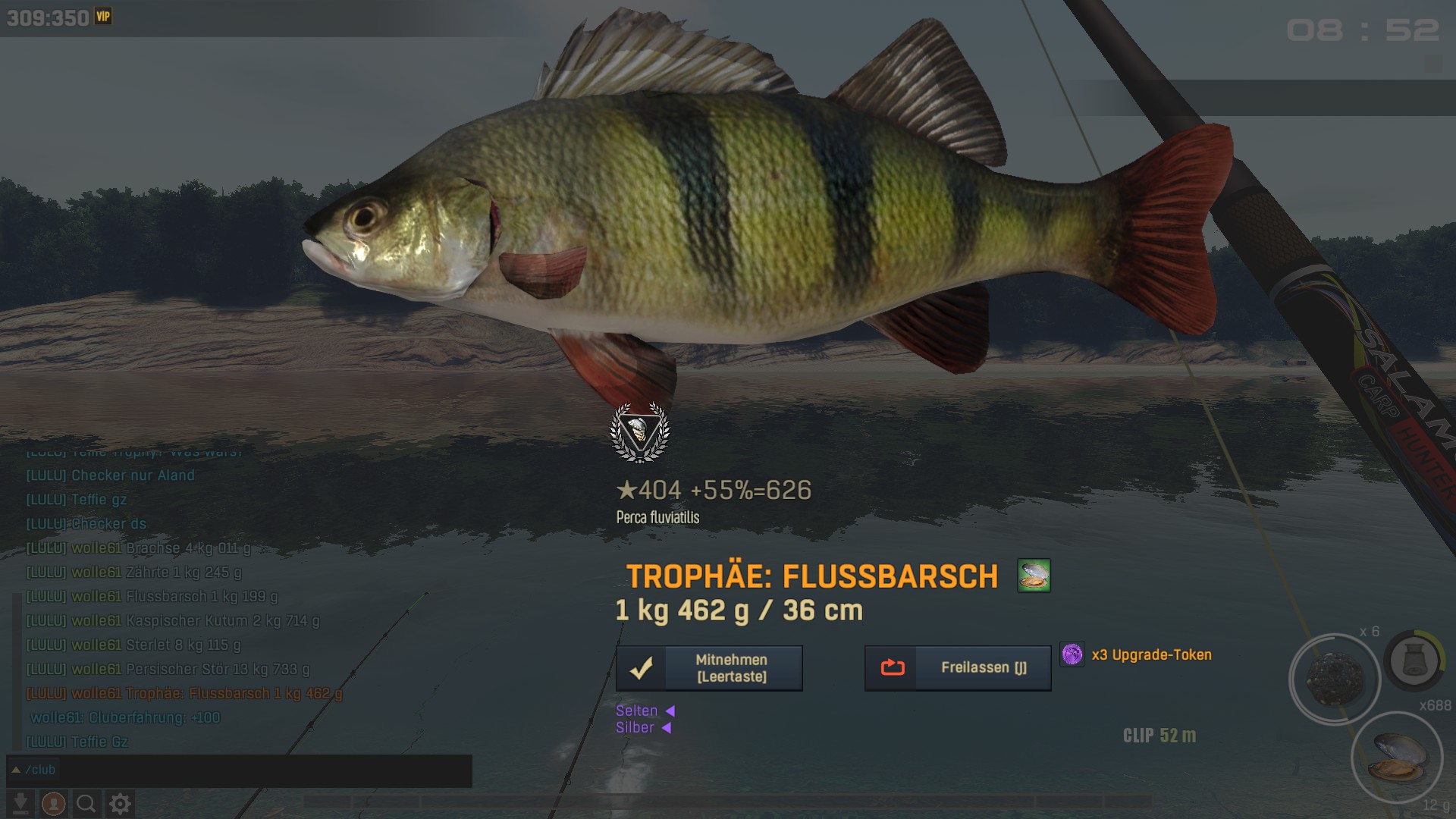Release the perch with Freilassen

(958, 668)
